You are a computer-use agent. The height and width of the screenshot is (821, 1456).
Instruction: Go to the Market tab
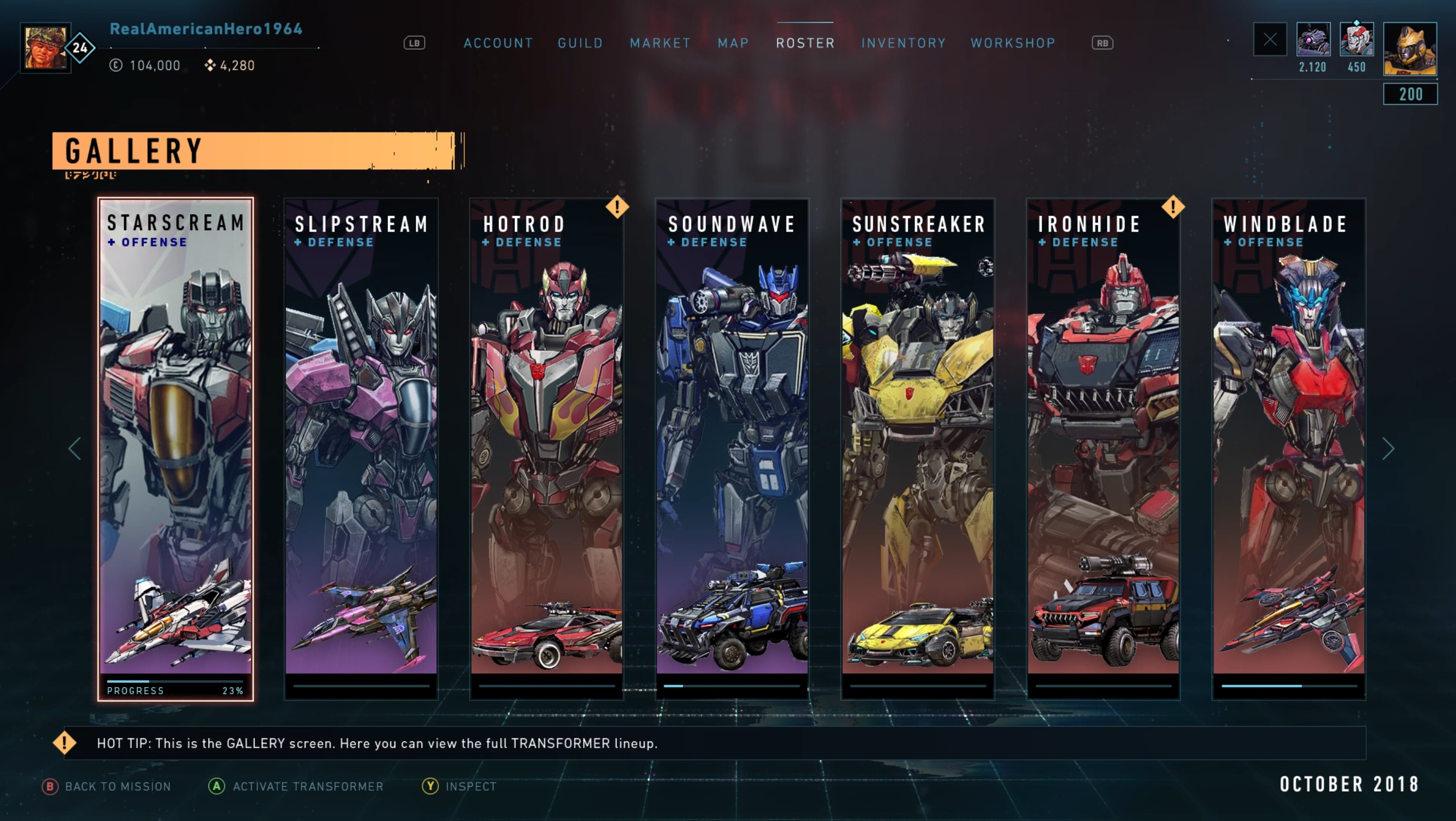click(x=660, y=43)
